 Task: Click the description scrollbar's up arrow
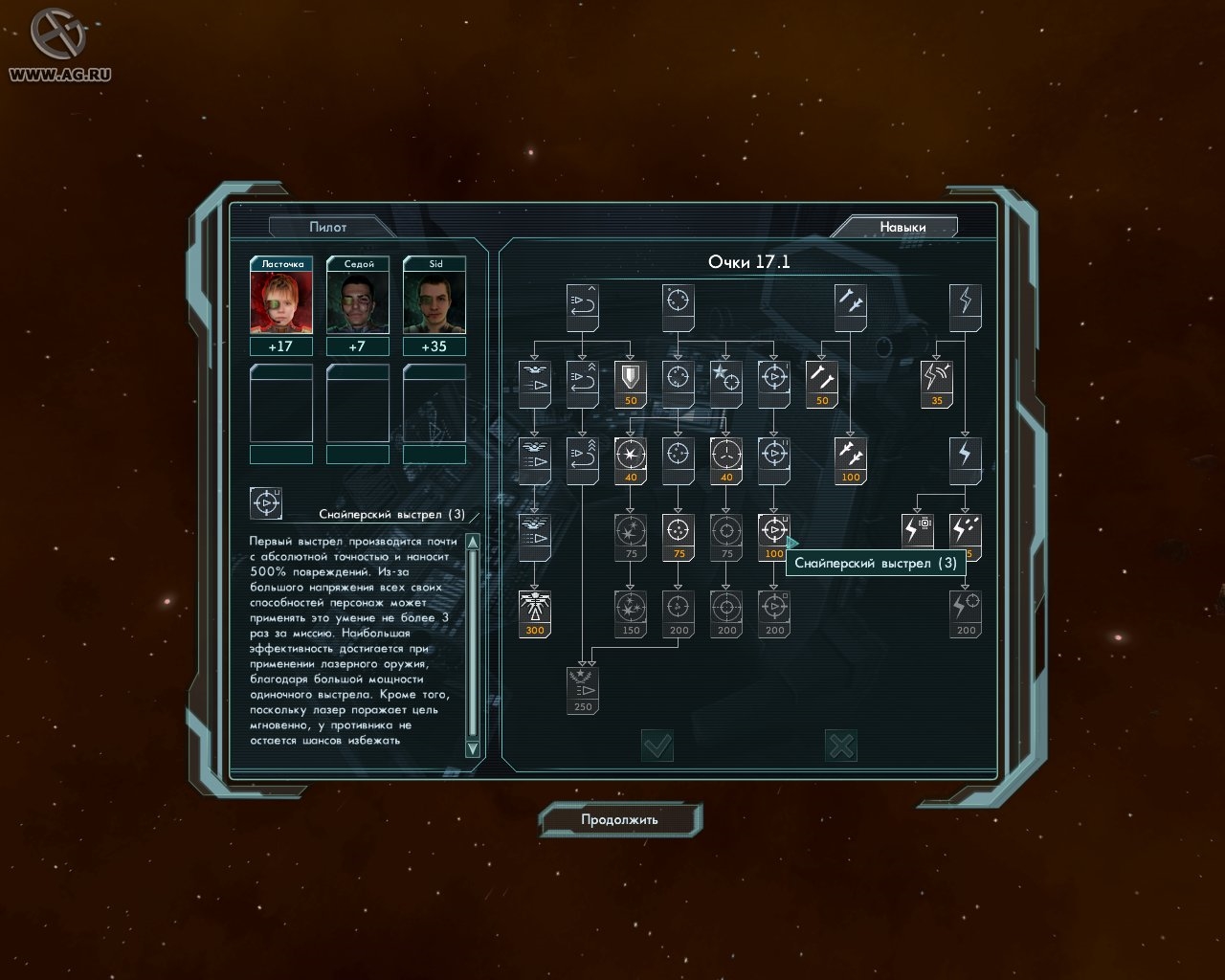pos(472,543)
